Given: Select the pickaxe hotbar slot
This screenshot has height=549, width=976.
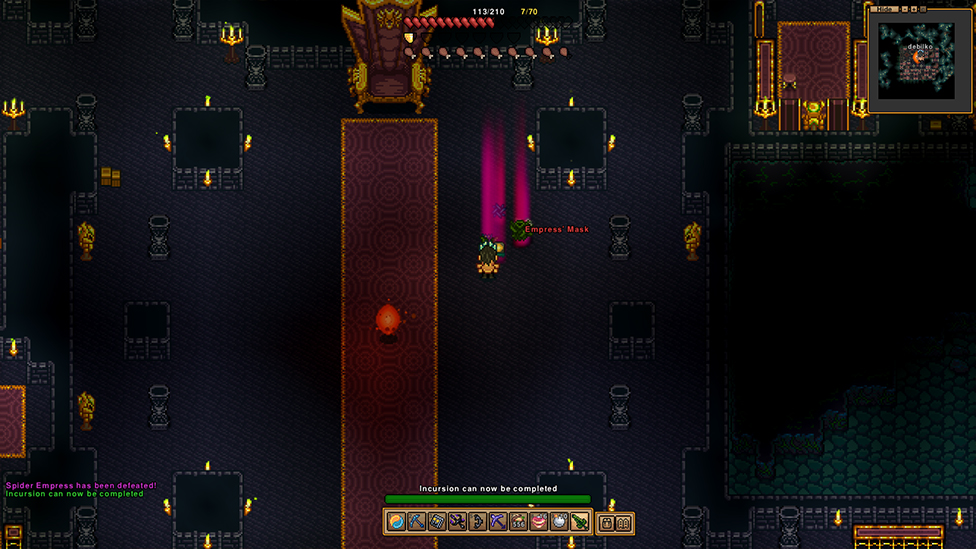Looking at the screenshot, I should (x=416, y=521).
